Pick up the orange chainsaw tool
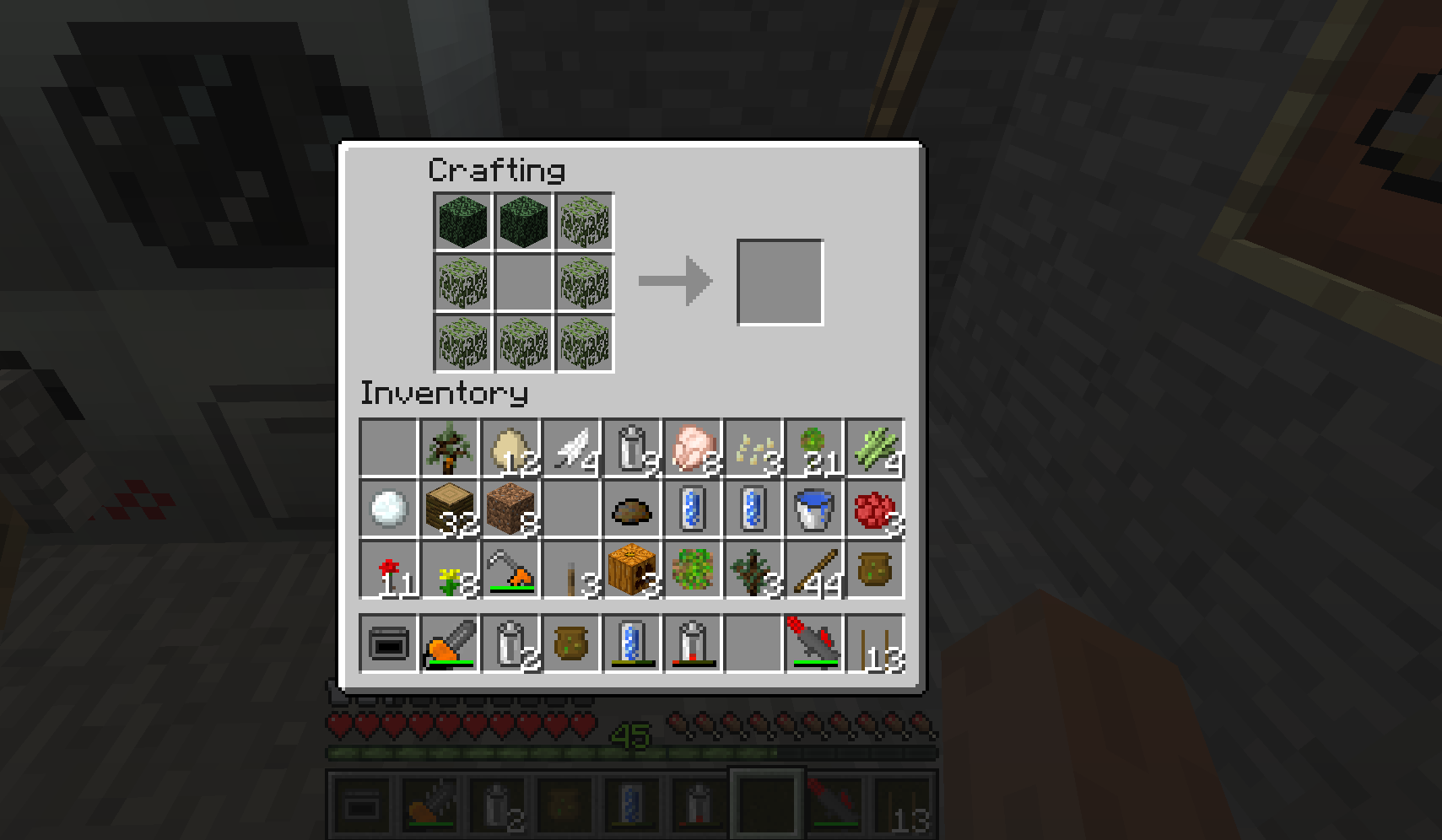The height and width of the screenshot is (840, 1442). pos(451,644)
